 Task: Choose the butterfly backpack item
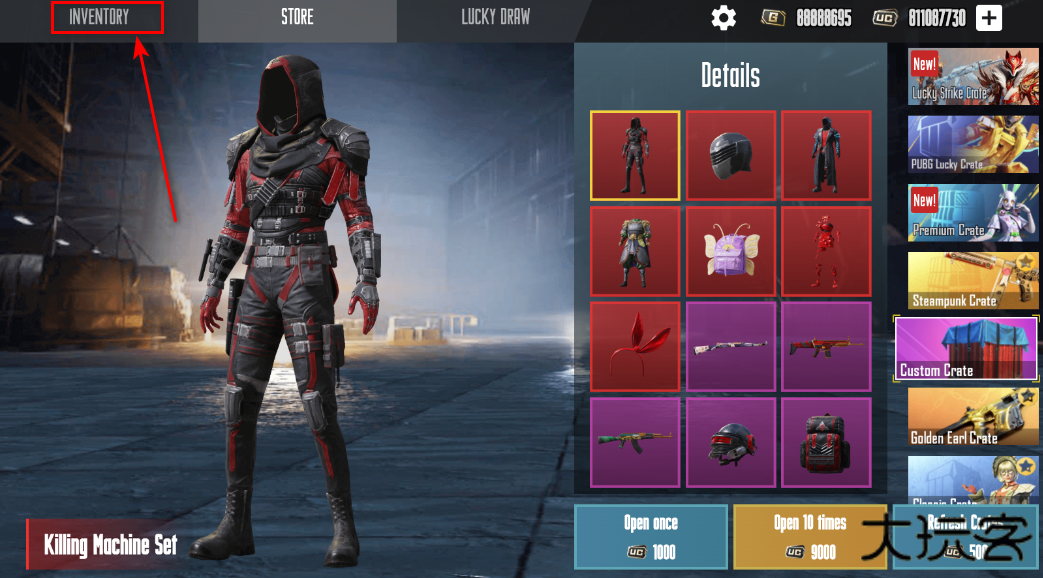[731, 251]
